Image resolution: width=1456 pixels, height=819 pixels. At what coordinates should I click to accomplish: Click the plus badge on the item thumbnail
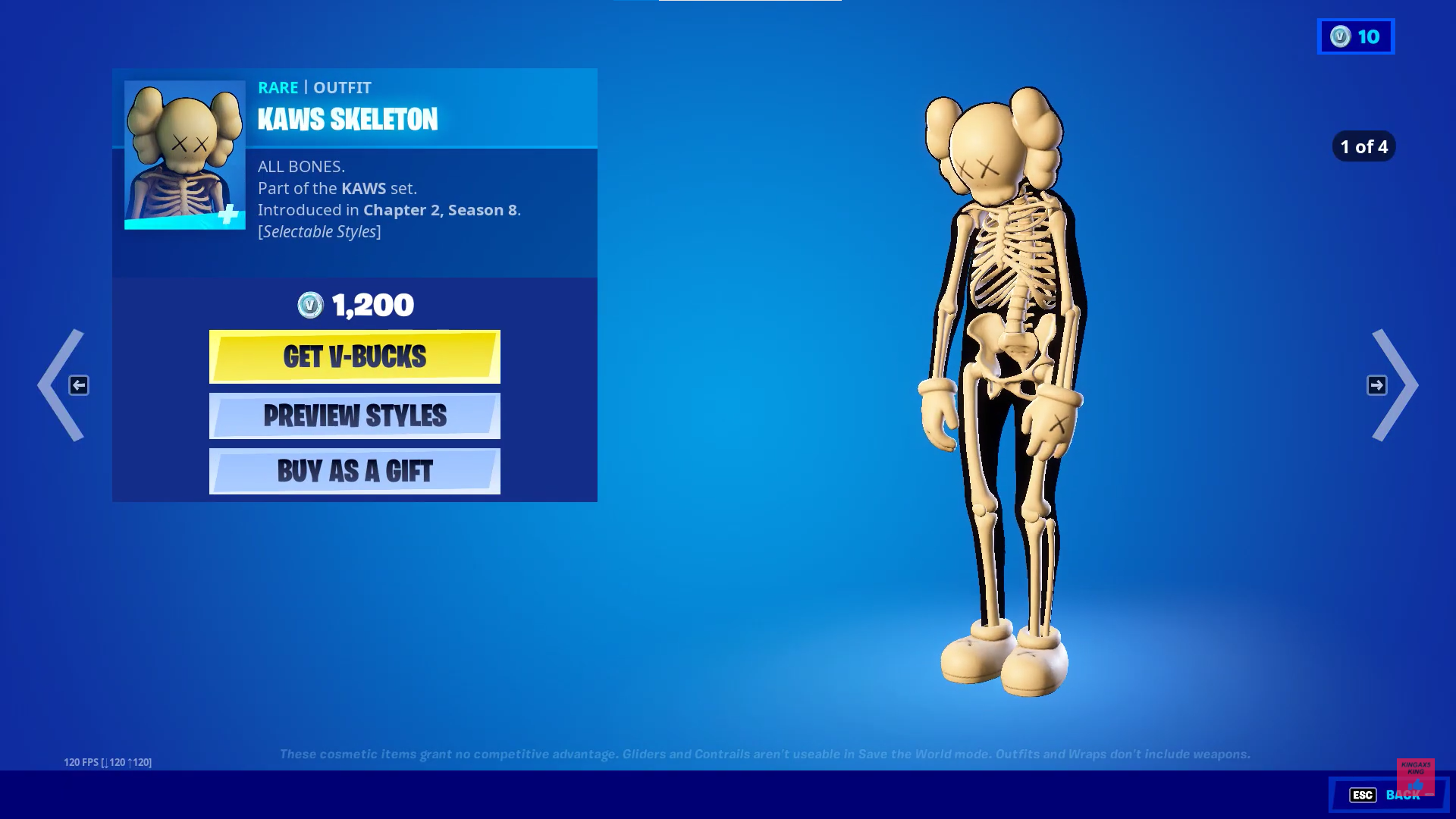(x=227, y=215)
